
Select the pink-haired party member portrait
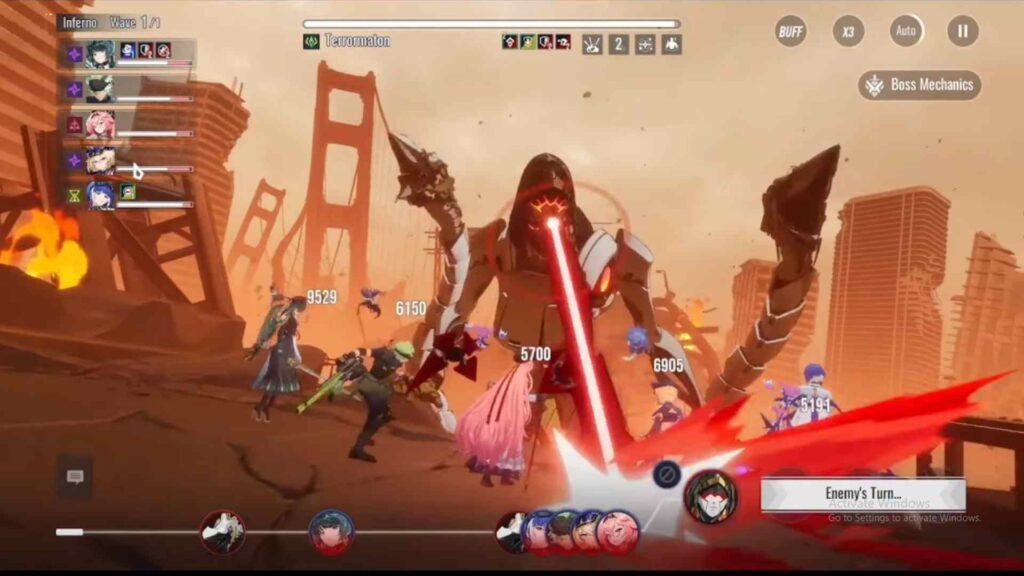[x=100, y=125]
